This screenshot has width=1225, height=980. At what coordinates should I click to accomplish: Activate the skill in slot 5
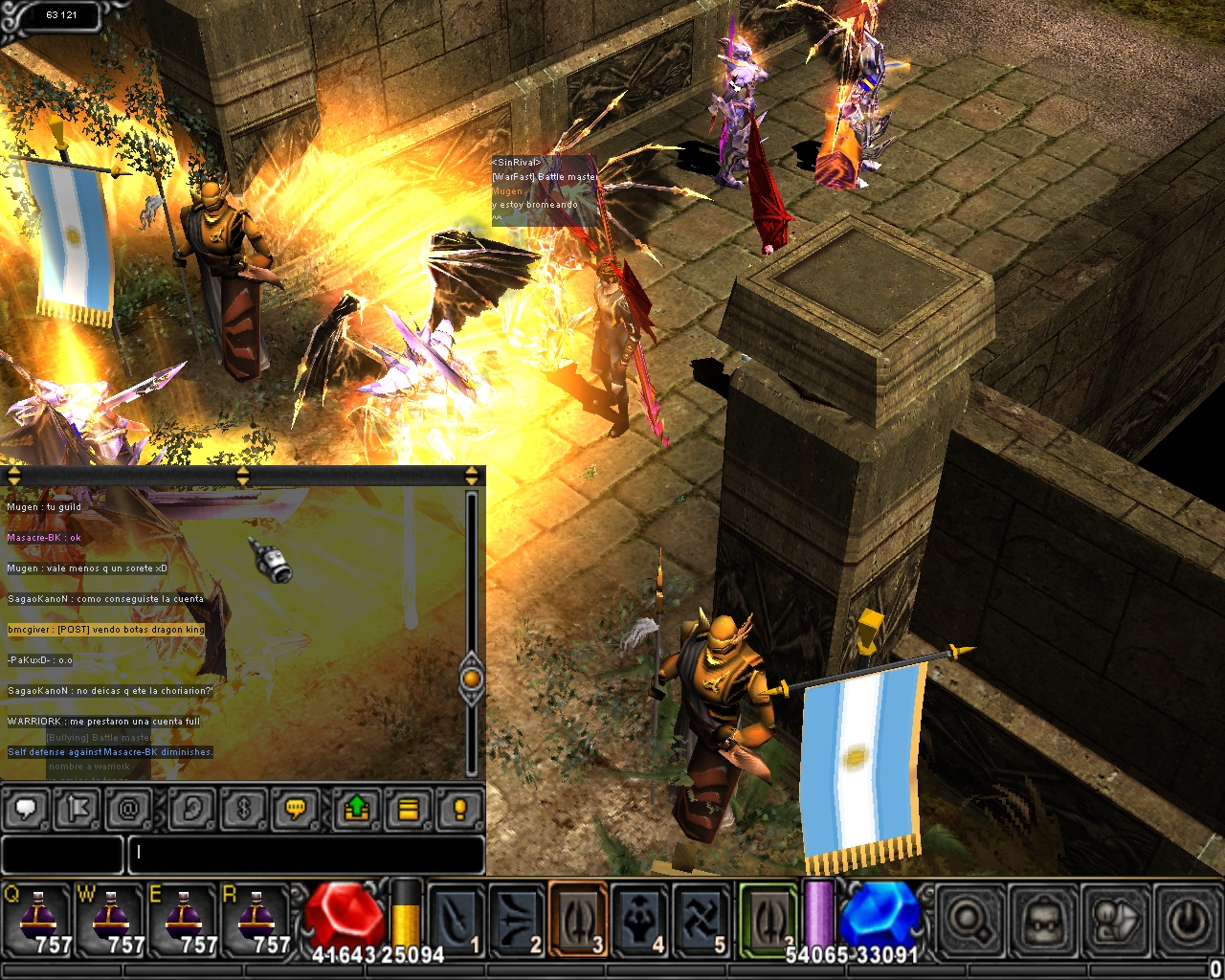(702, 919)
